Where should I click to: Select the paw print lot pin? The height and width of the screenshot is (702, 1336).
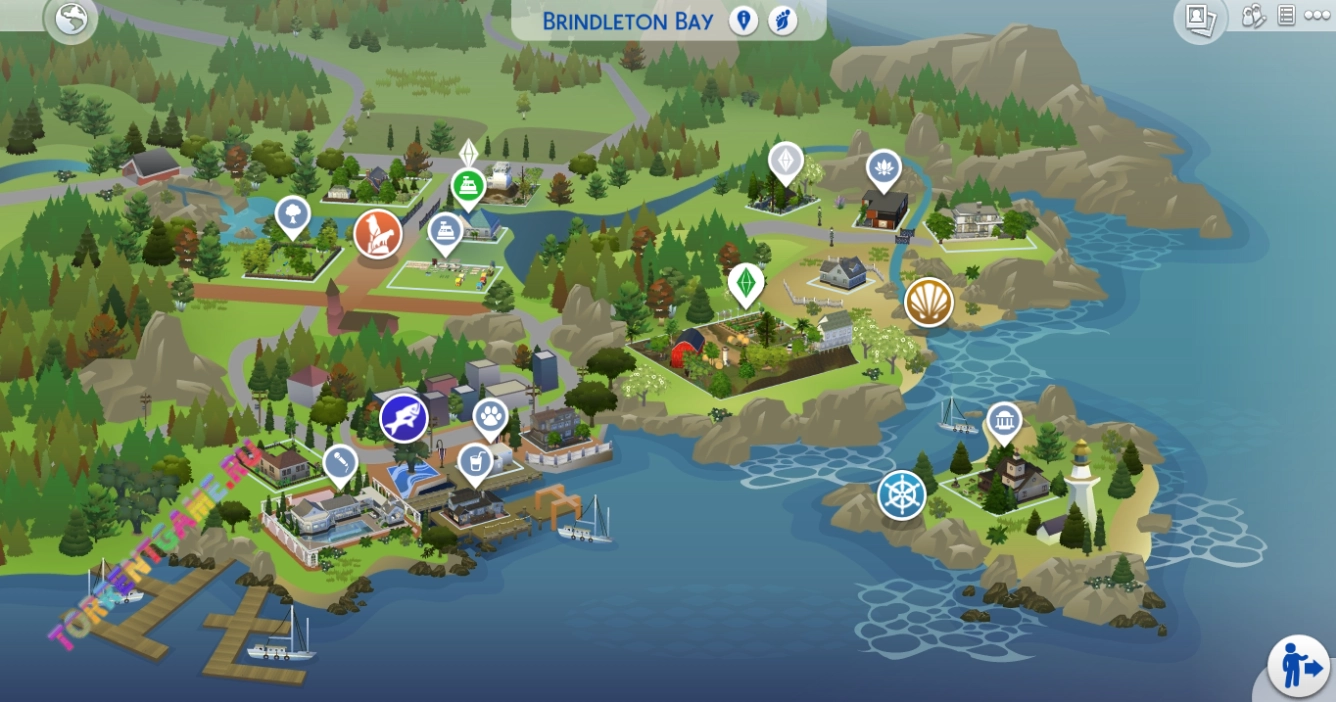click(x=490, y=415)
